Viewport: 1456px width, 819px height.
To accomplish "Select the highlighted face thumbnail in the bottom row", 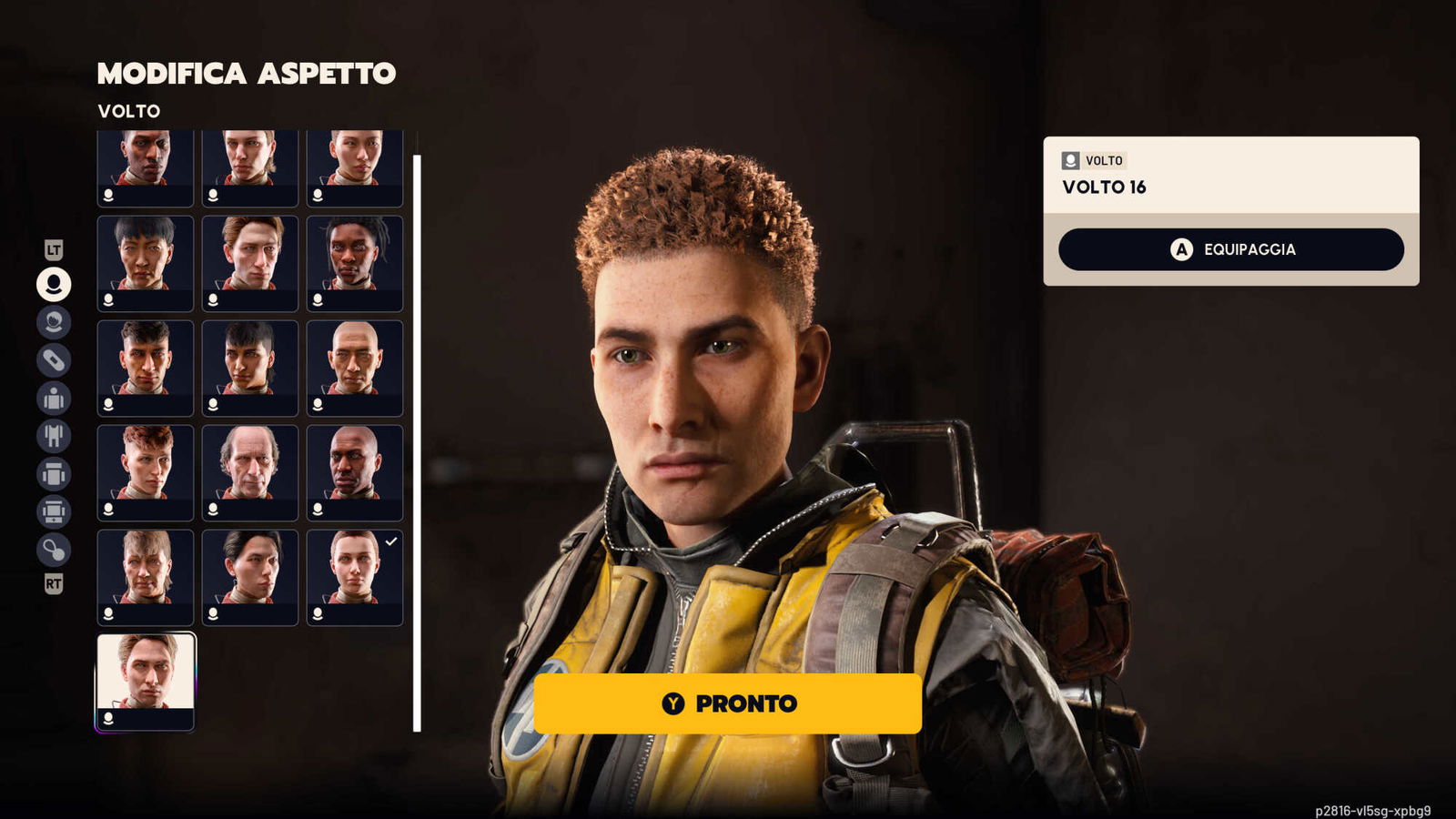I will tap(146, 682).
